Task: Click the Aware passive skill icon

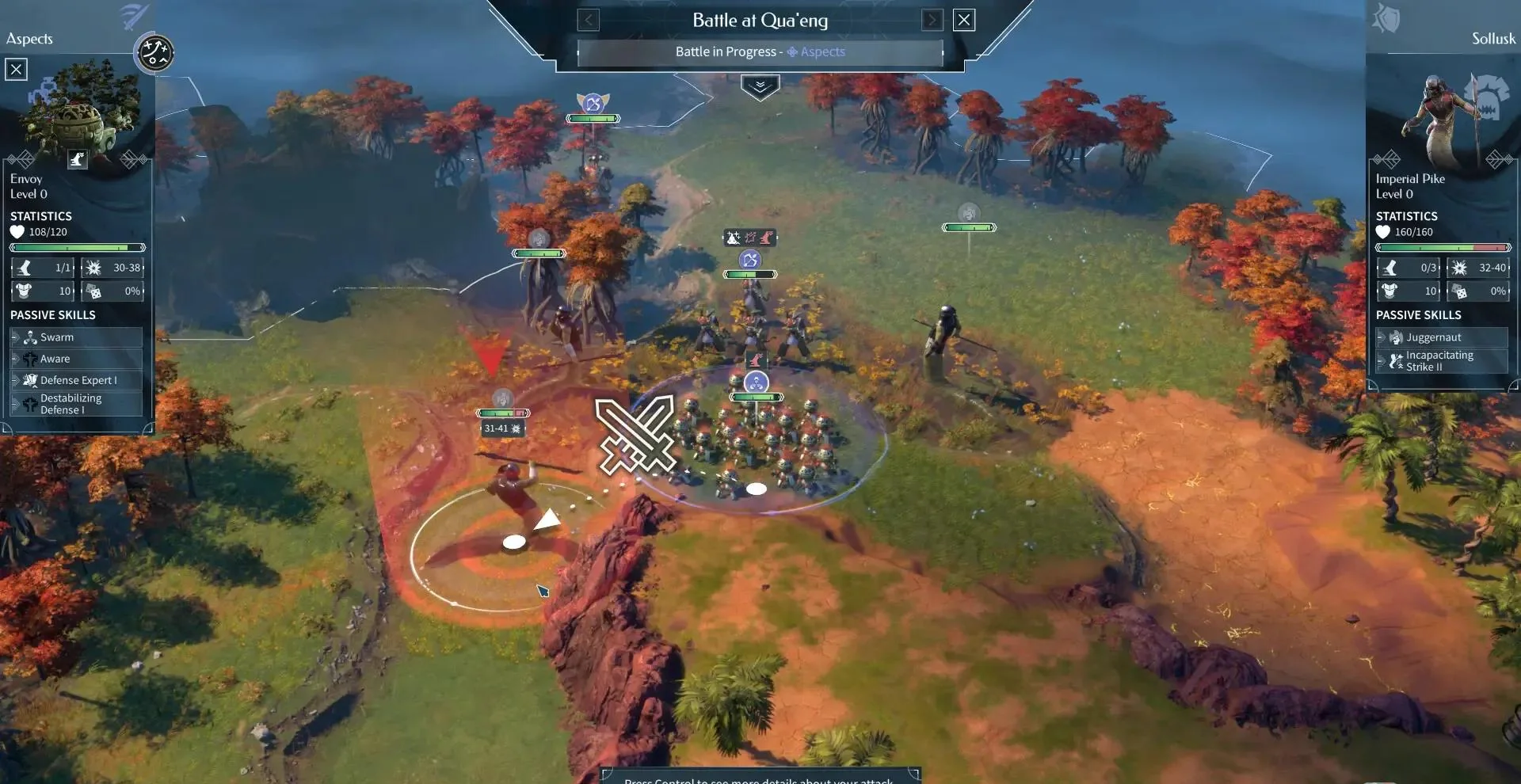Action: 30,359
